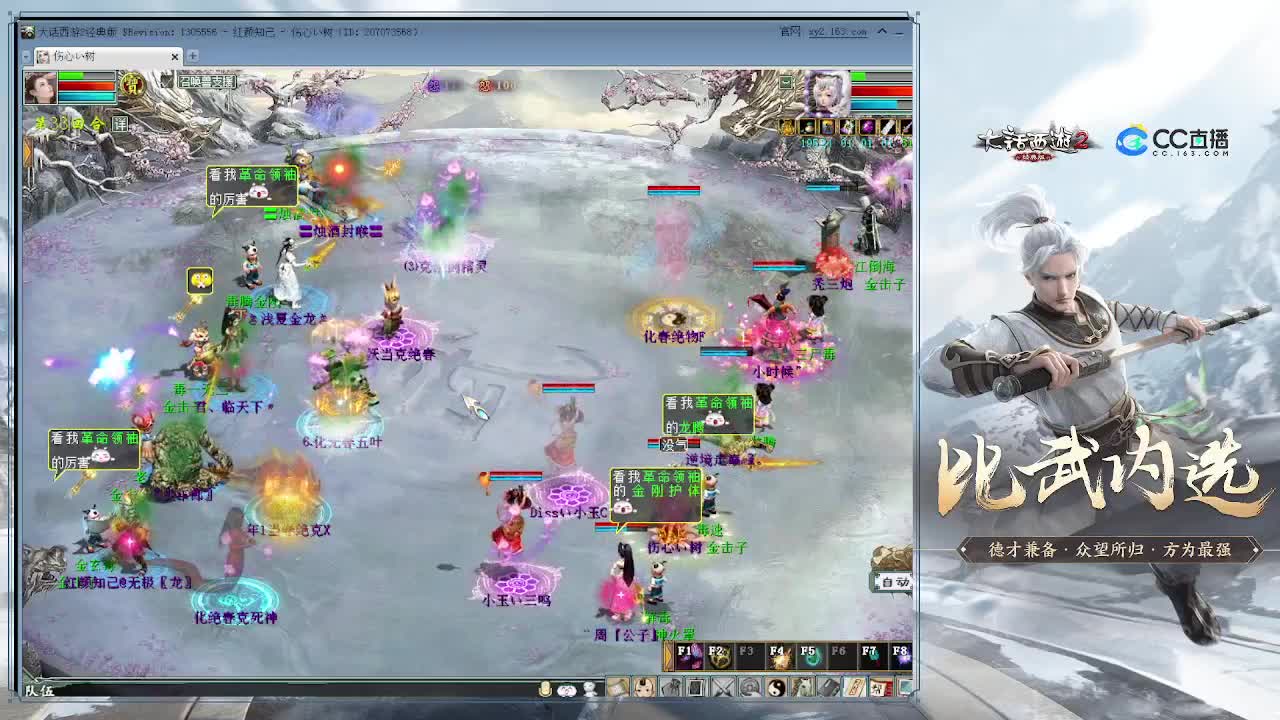The image size is (1280, 720).
Task: Use the F7 skill in the hotkey bar
Action: tap(870, 655)
